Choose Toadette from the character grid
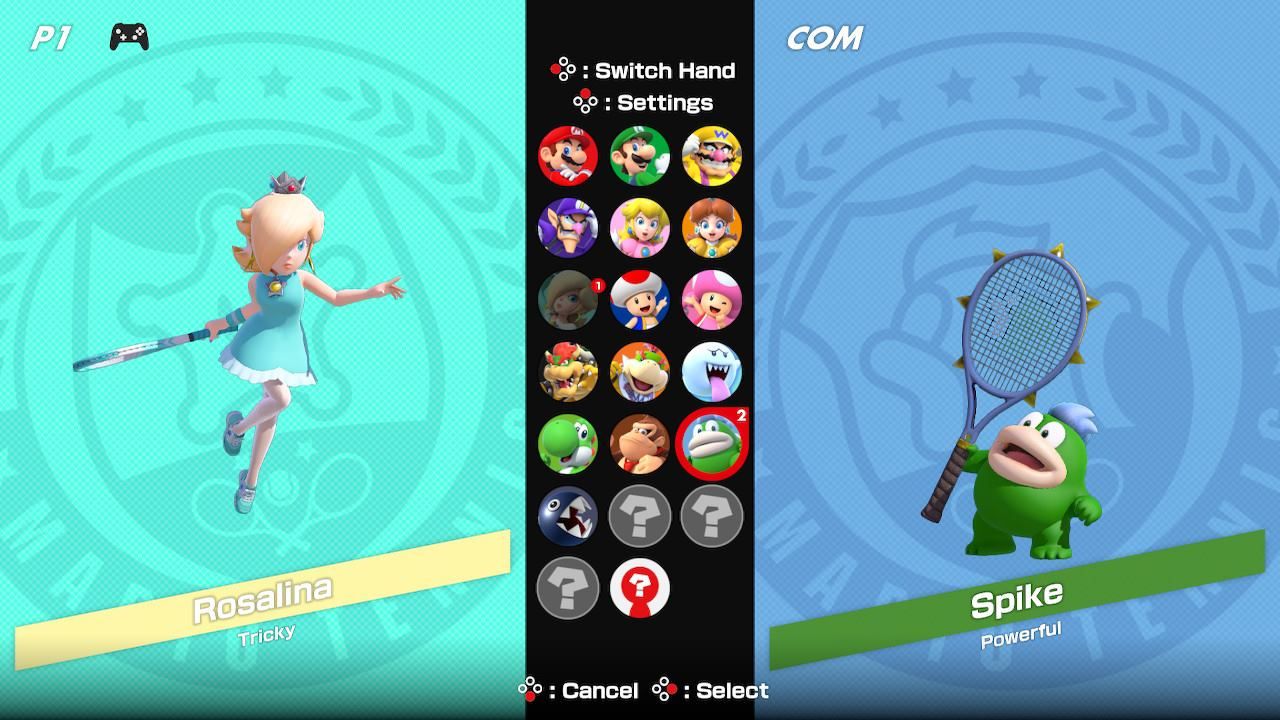The image size is (1280, 720). tap(713, 300)
